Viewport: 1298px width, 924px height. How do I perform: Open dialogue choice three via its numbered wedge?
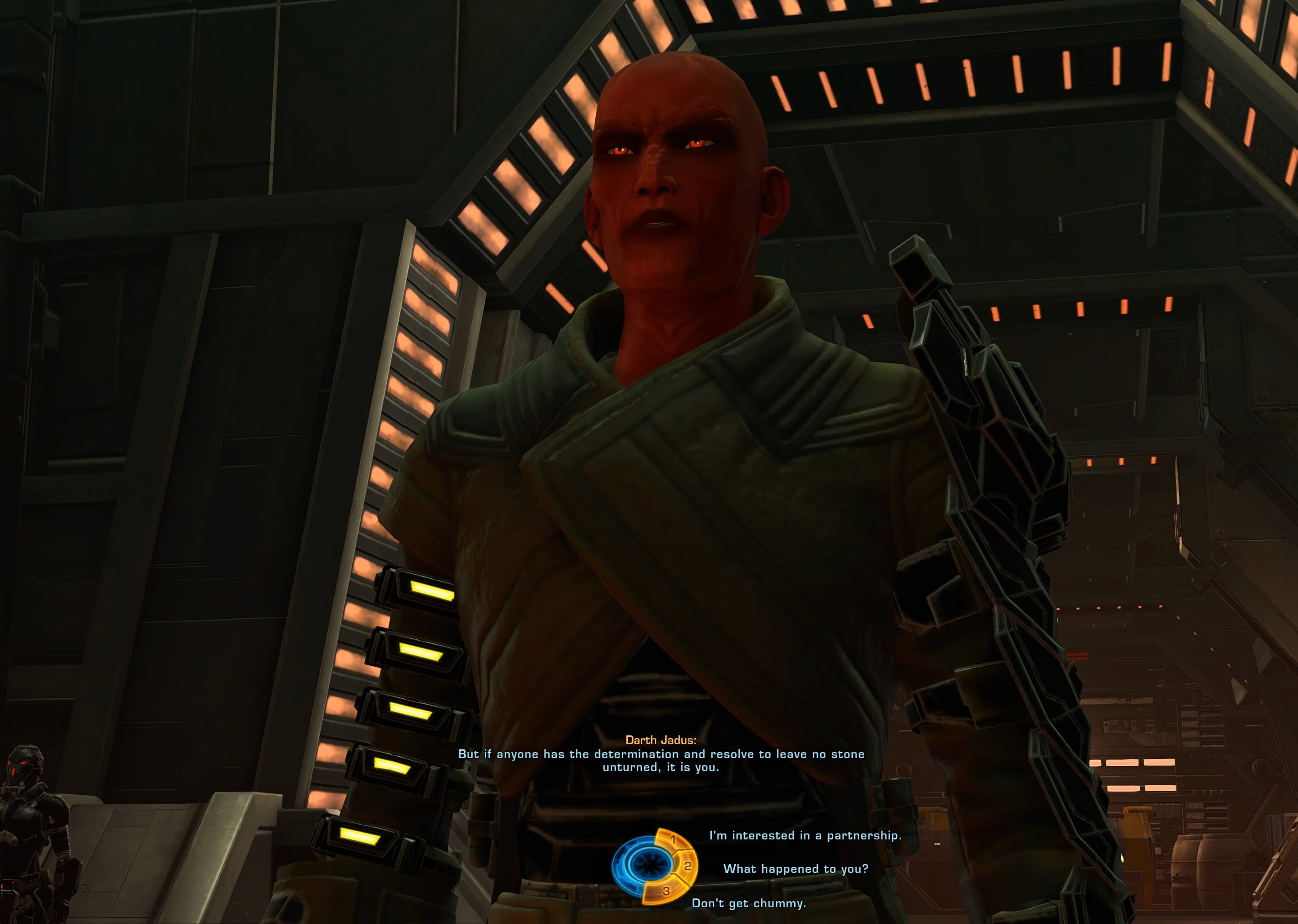[x=667, y=891]
